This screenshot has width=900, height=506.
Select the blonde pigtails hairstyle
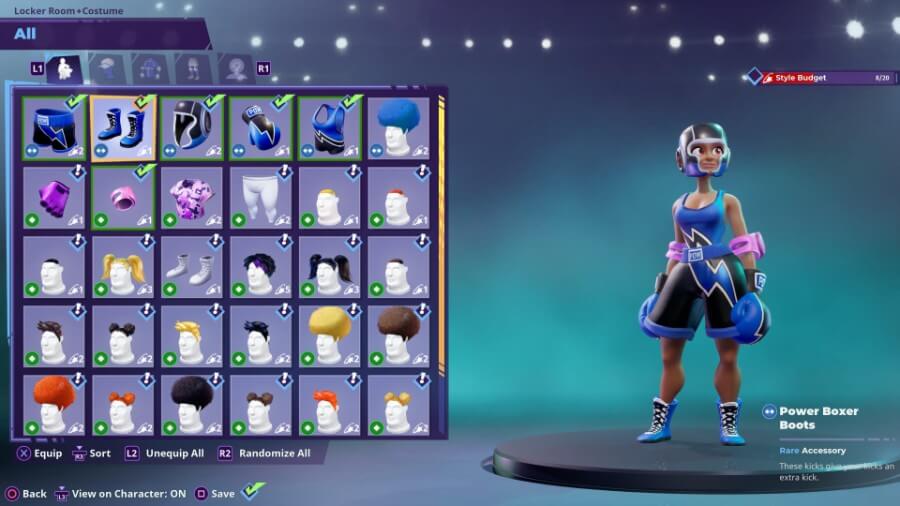(122, 267)
